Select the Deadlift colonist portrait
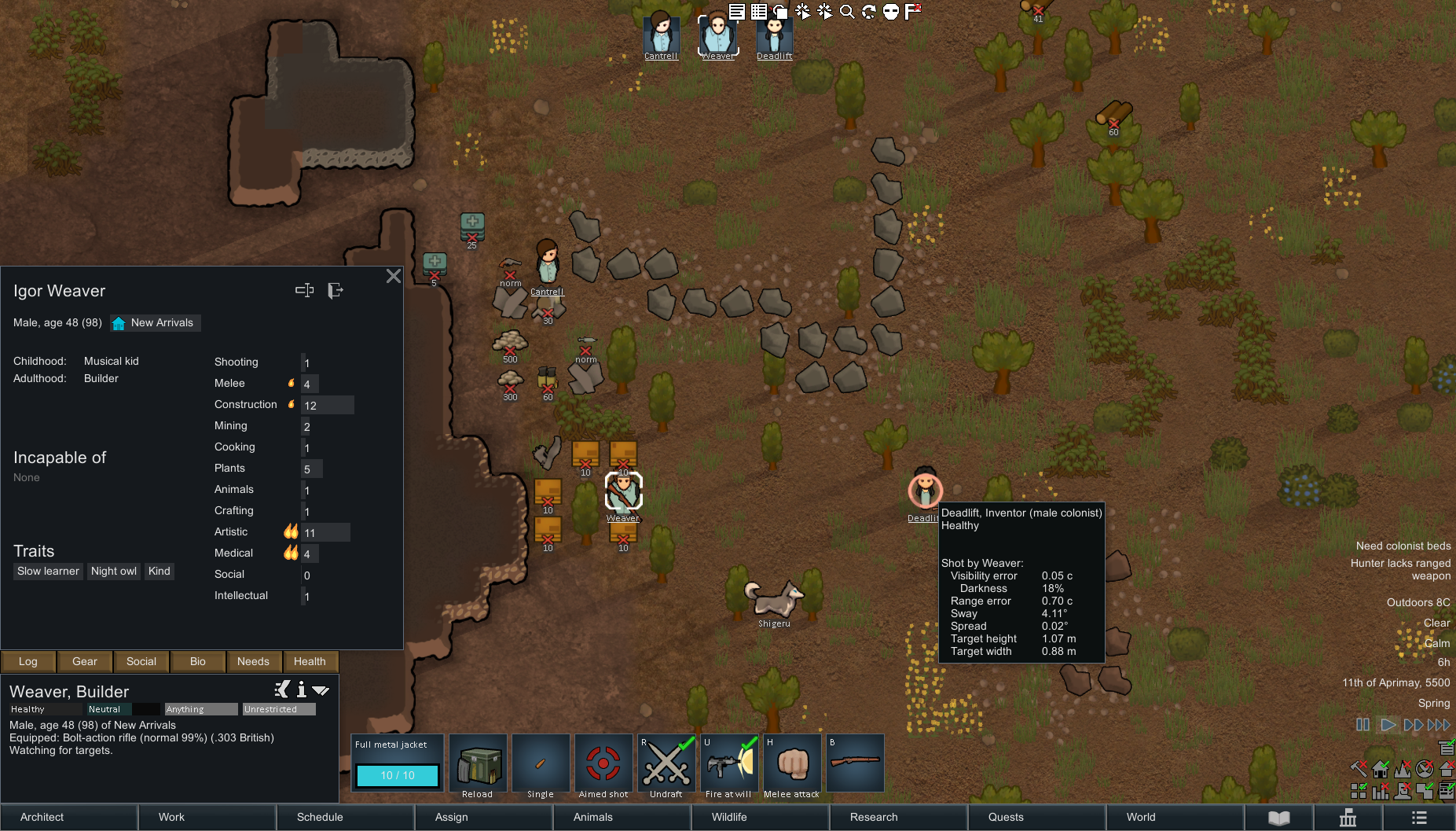Image resolution: width=1456 pixels, height=831 pixels. pos(775,35)
